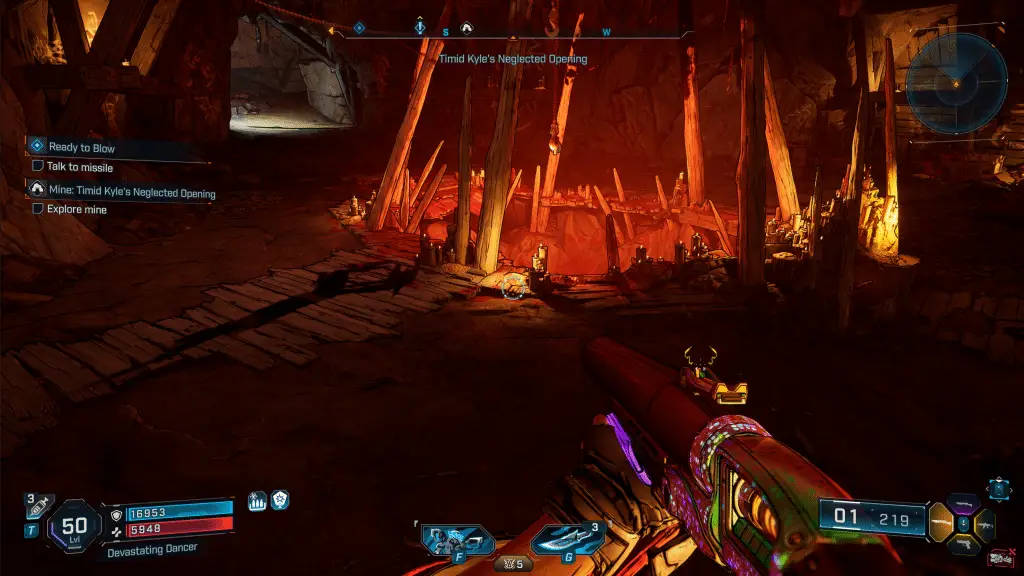The height and width of the screenshot is (576, 1024).
Task: Click the mine marker on the compass
Action: [466, 30]
